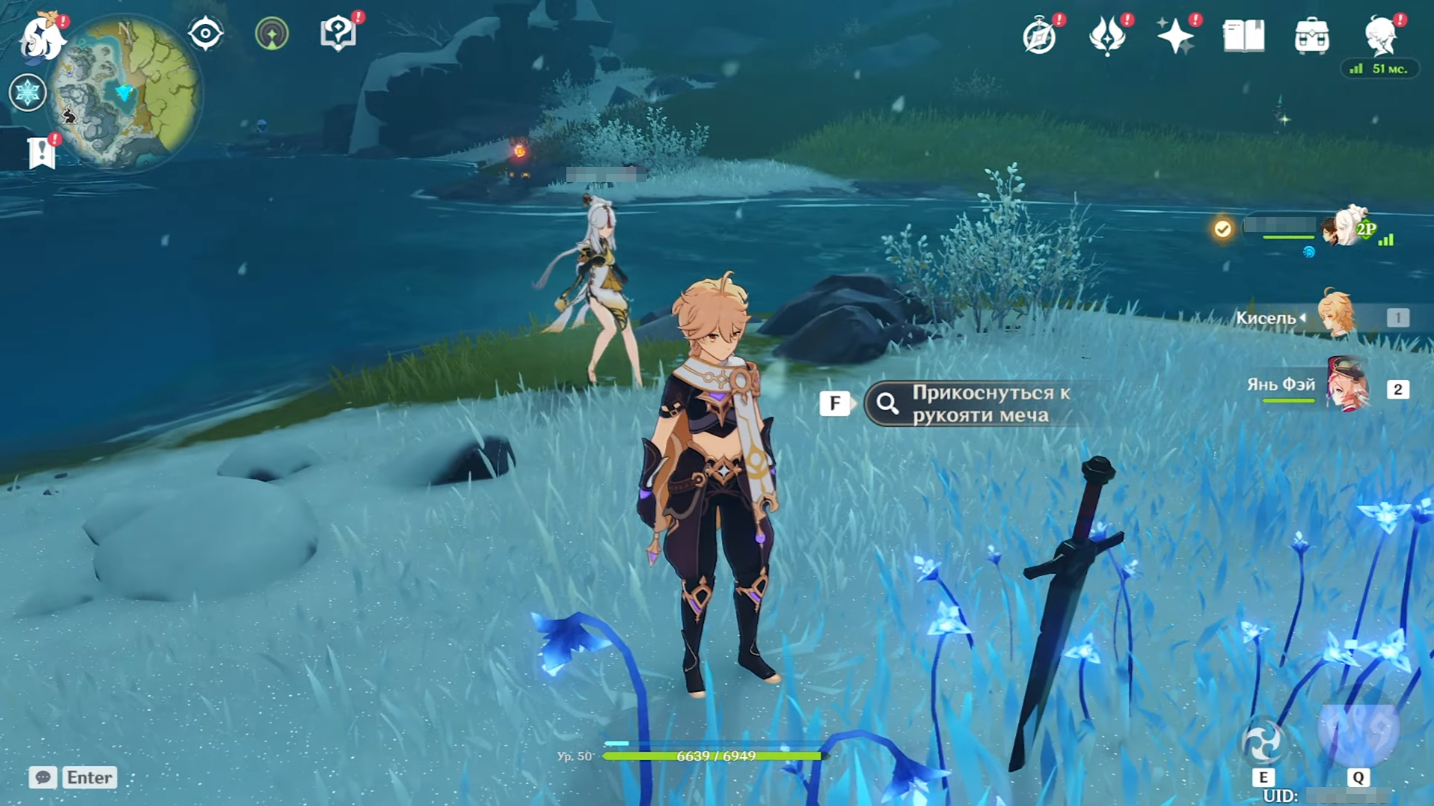Open the battle pass icon
The width and height of the screenshot is (1434, 806).
tap(1107, 36)
